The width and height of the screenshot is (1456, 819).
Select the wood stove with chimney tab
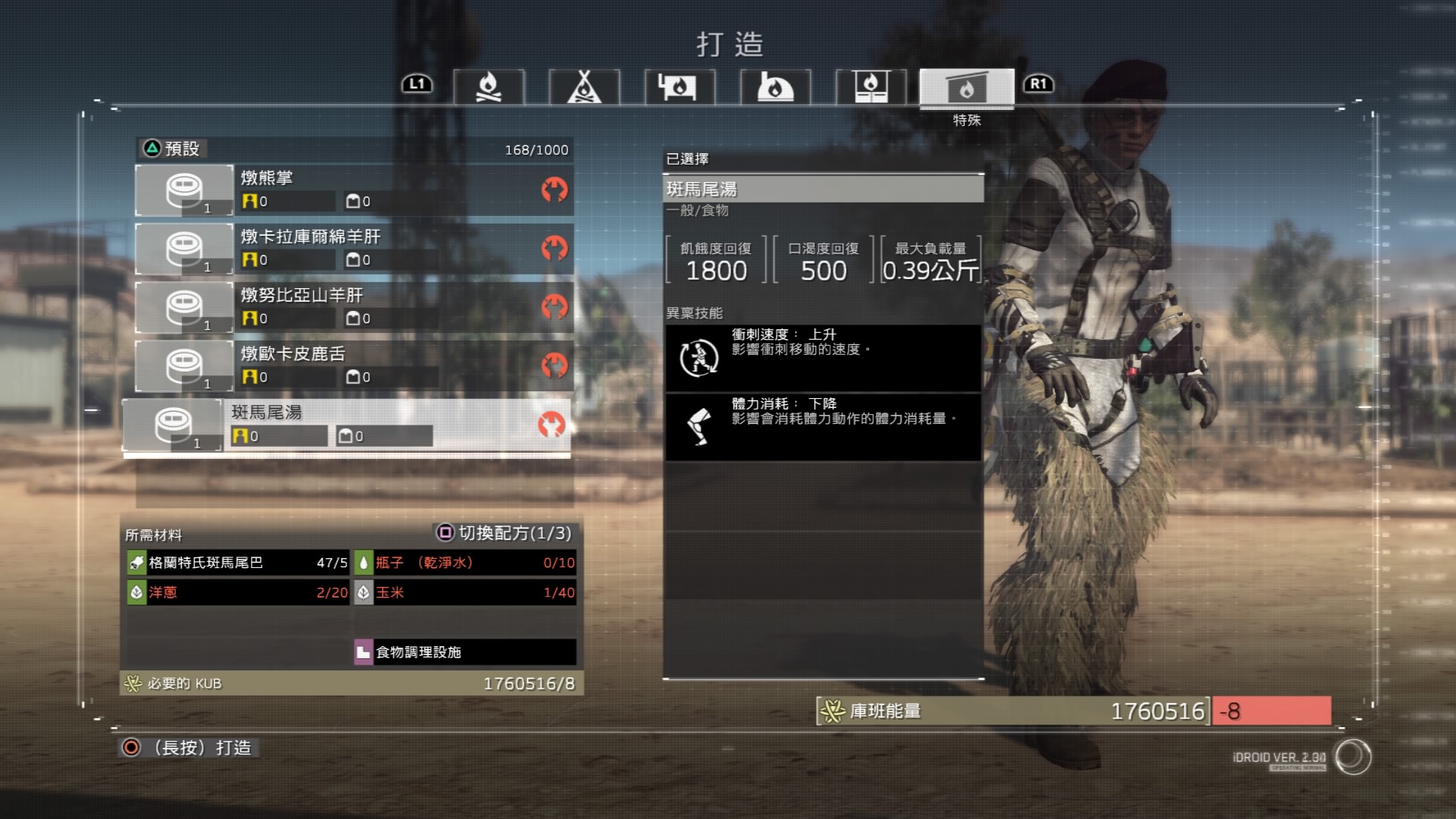coord(679,87)
